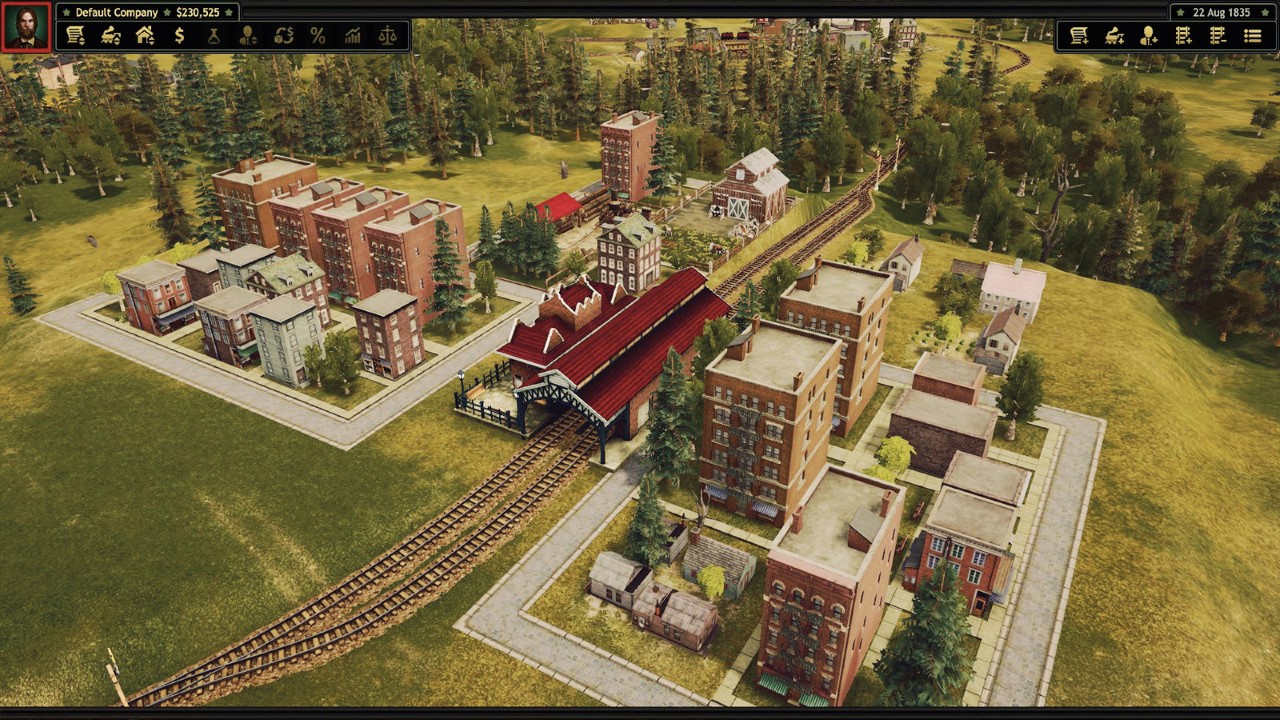Open the contract scroll list icon
This screenshot has height=720, width=1280.
[x=75, y=36]
